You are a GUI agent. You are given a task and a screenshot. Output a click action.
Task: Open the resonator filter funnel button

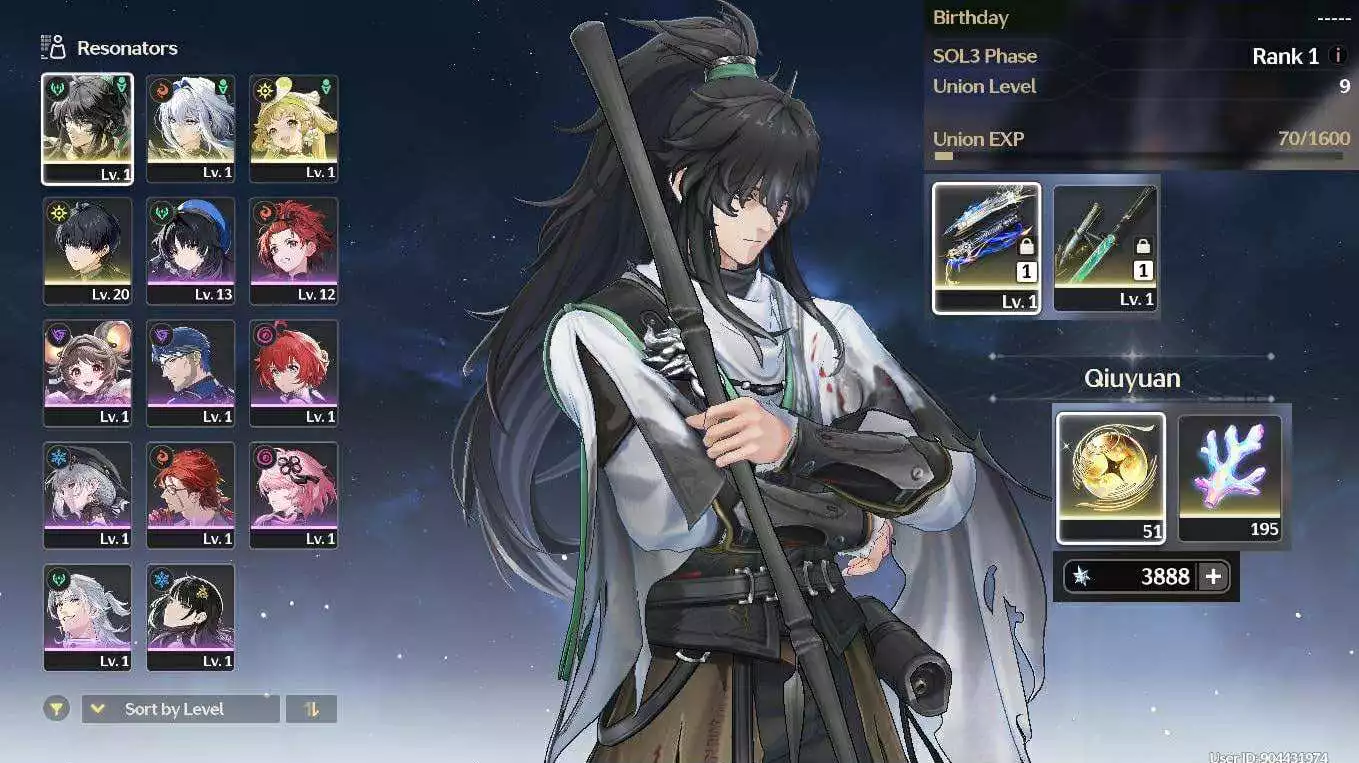pos(57,709)
